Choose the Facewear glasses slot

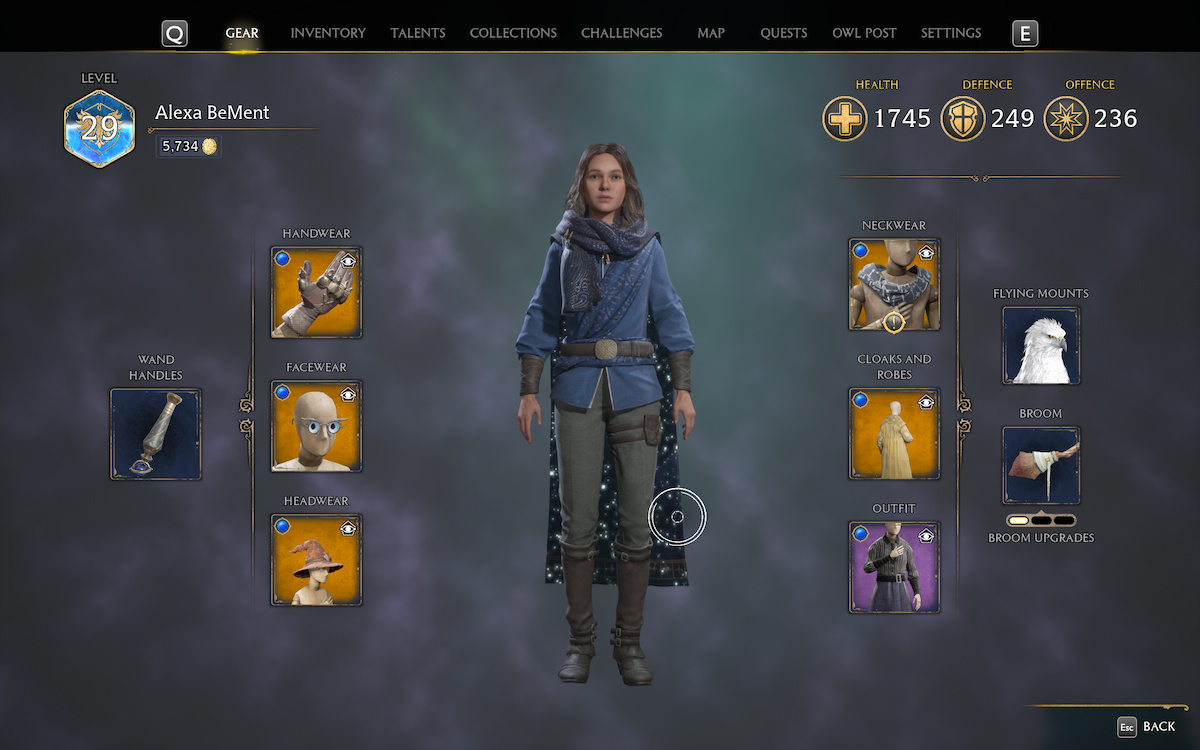point(316,426)
